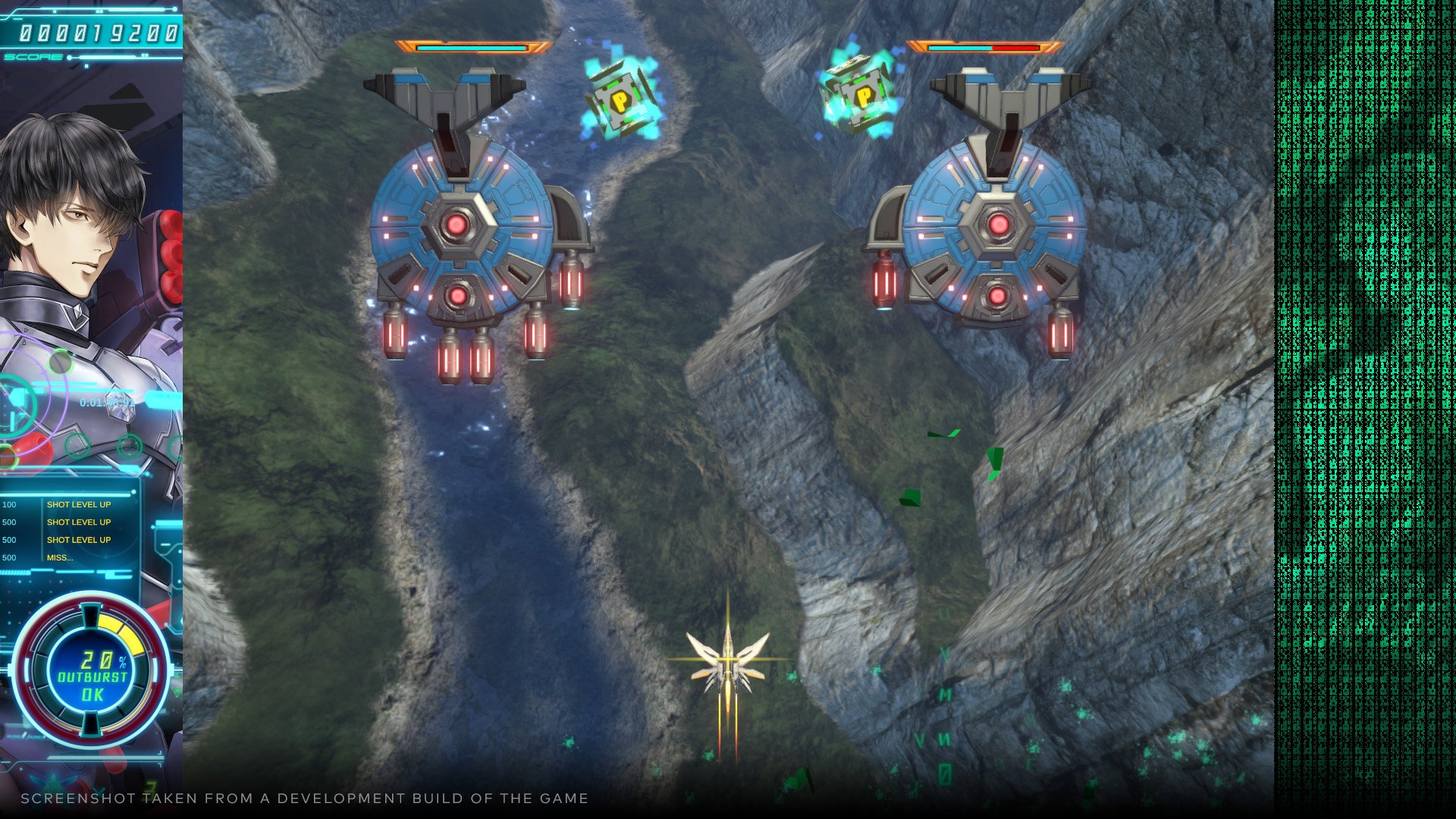
Task: Click the 0:01 countdown timer
Action: (89, 404)
